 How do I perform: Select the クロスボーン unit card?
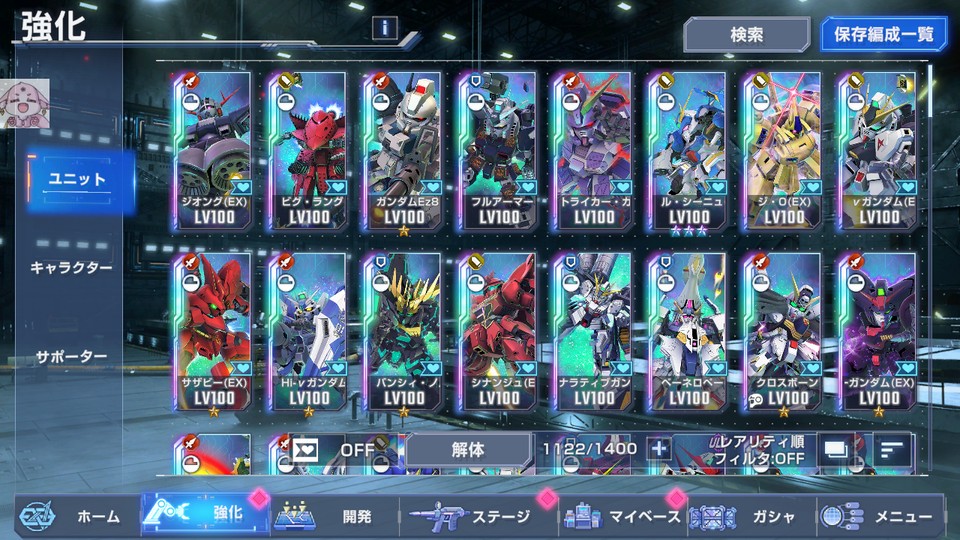coord(781,332)
